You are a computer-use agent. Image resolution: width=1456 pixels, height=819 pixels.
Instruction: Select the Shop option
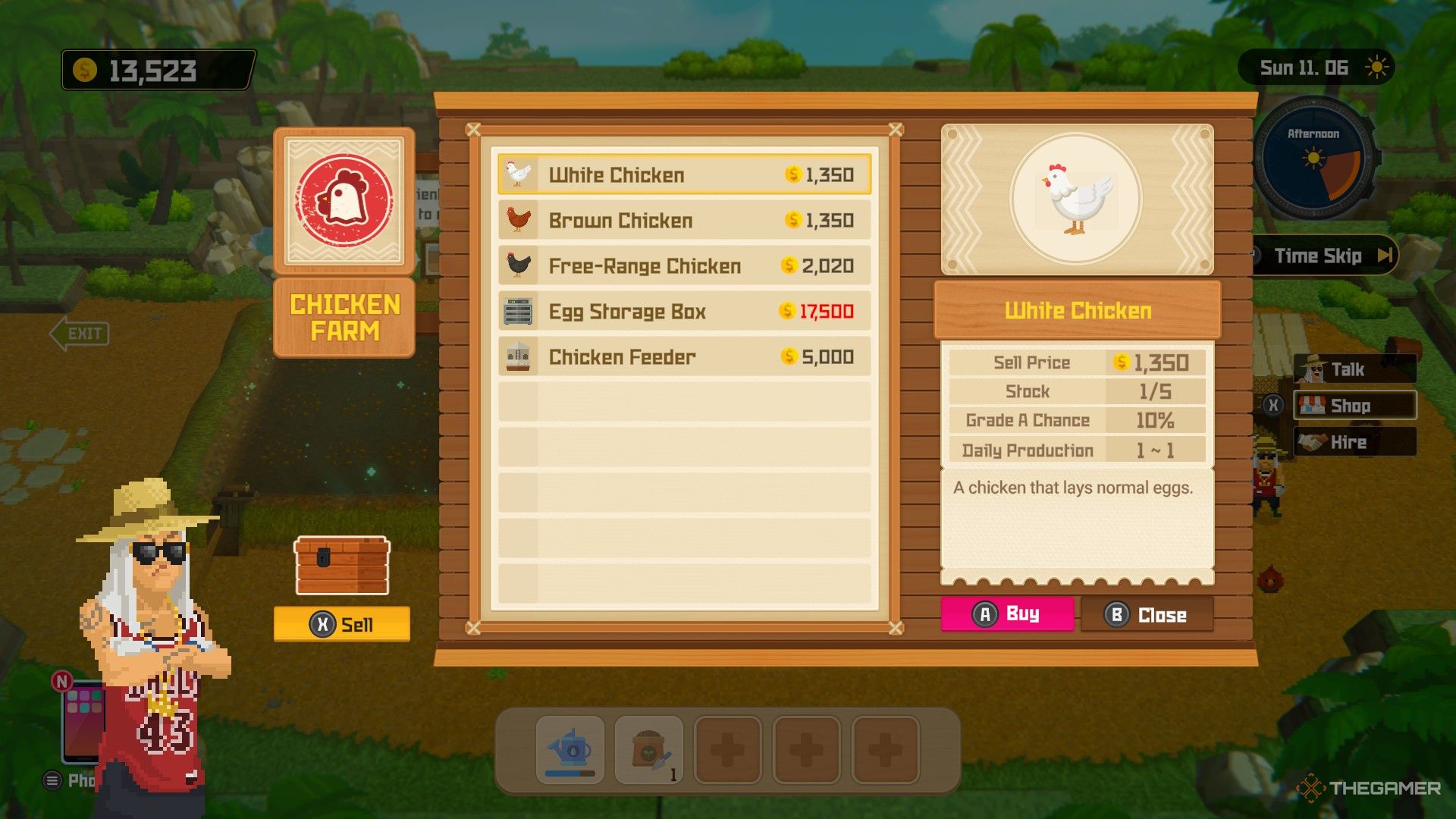click(1357, 406)
